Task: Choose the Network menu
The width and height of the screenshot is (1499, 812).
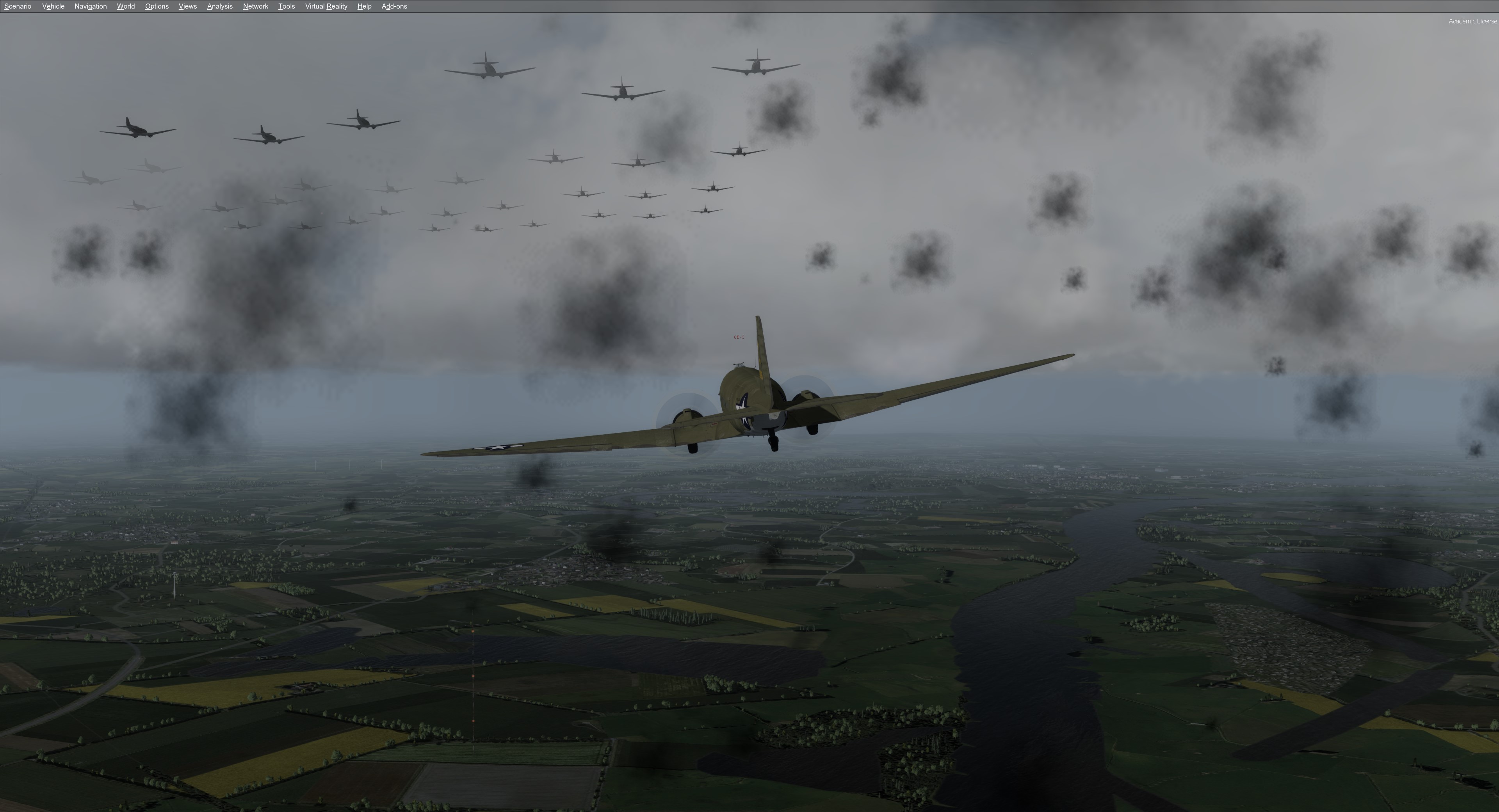Action: point(255,6)
